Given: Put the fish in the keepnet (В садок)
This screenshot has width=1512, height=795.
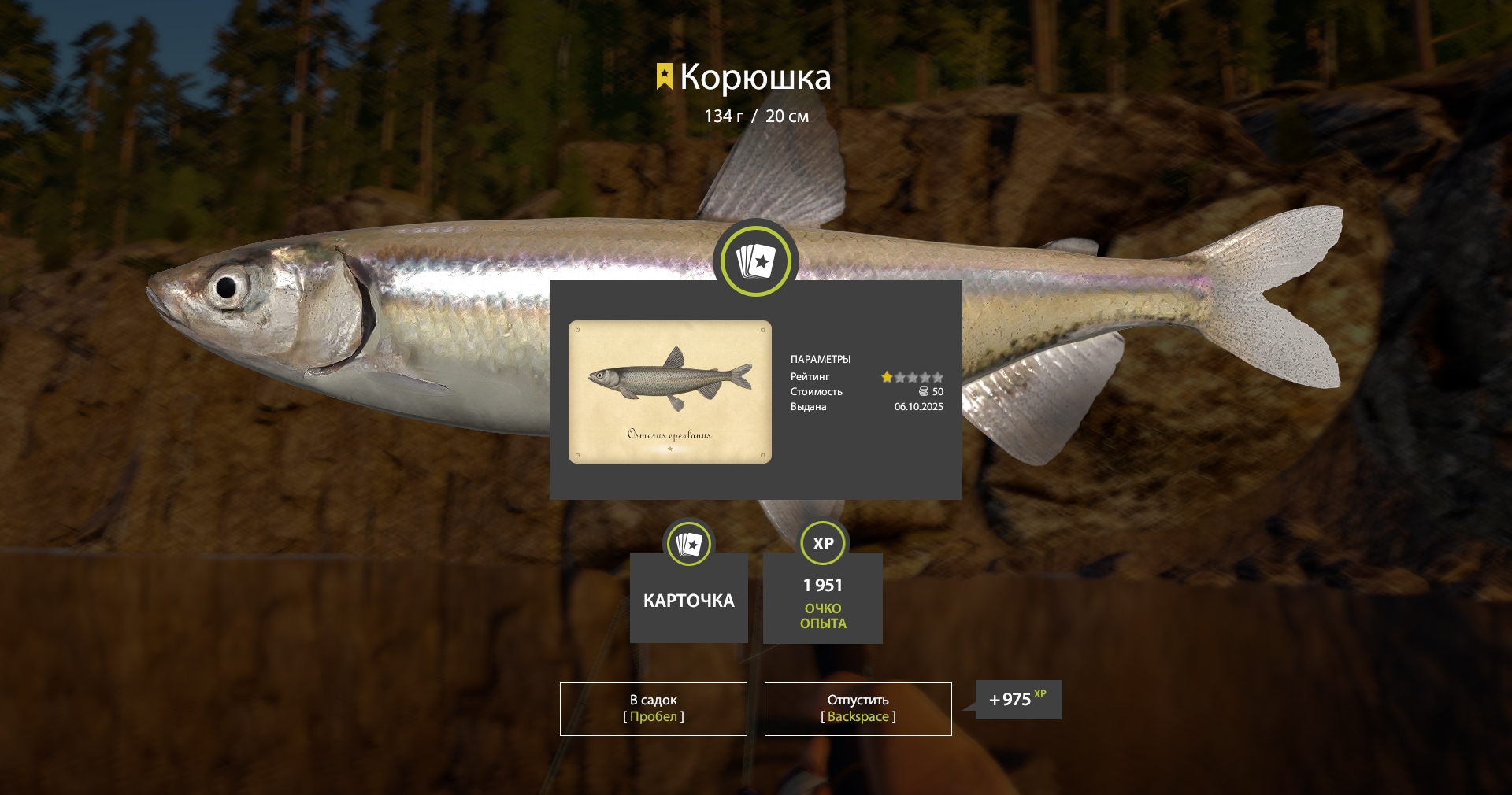Looking at the screenshot, I should pos(653,708).
